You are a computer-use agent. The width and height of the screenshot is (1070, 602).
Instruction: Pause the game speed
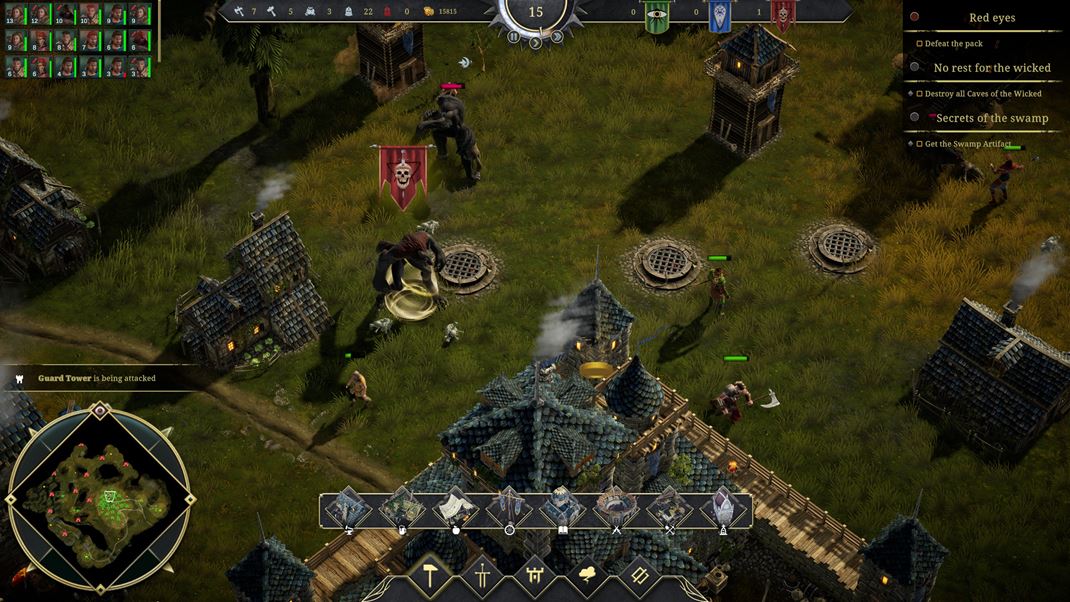(513, 37)
